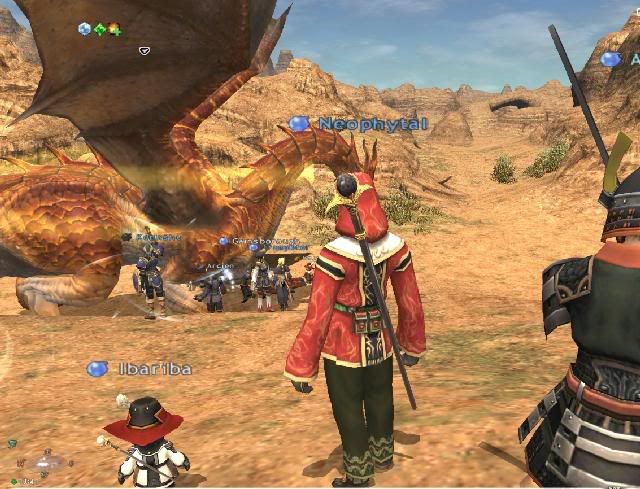Screen dimensions: 640x489
Task: Click the compass in the bottom-left corner
Action: pos(45,463)
